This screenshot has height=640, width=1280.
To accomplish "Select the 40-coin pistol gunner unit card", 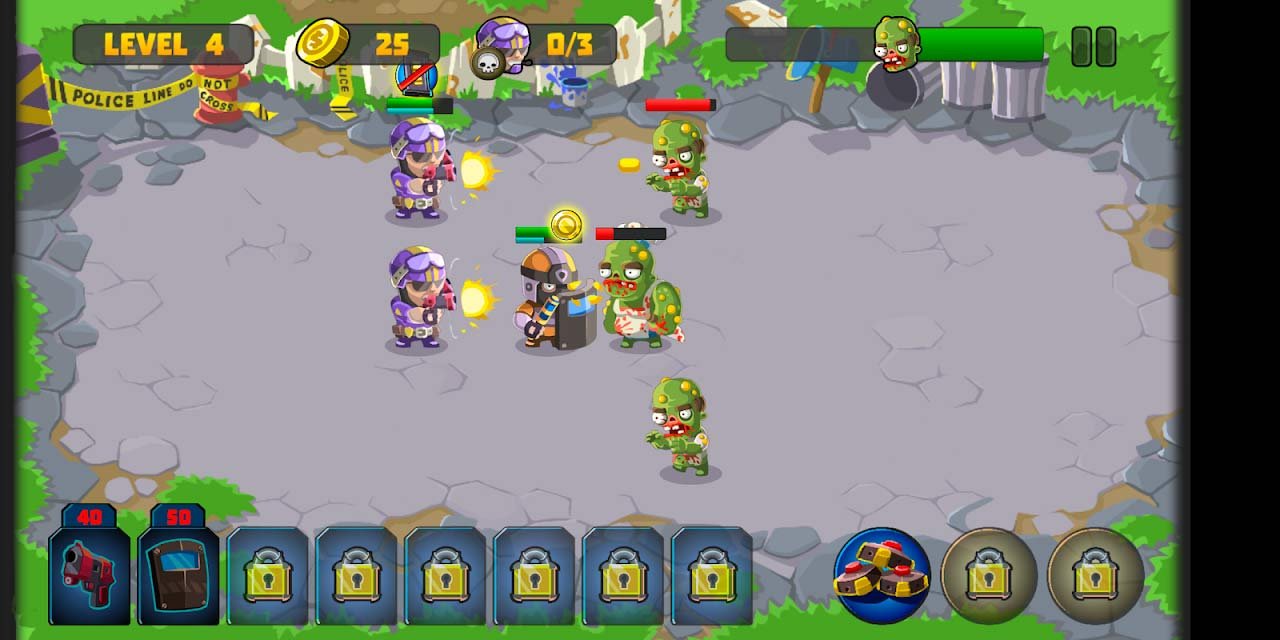I will (89, 574).
